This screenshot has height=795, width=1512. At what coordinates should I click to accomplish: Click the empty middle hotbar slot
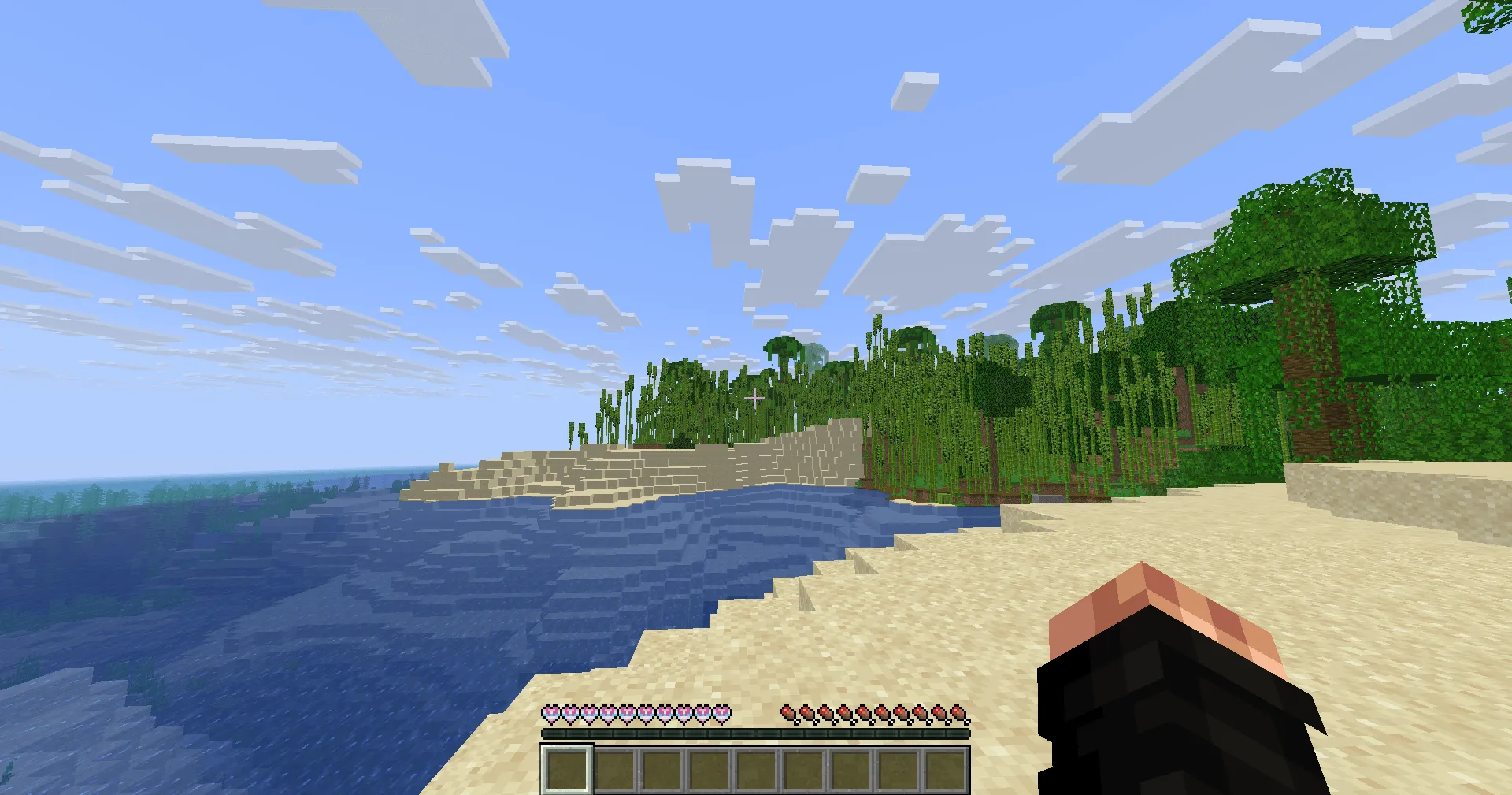coord(756,770)
